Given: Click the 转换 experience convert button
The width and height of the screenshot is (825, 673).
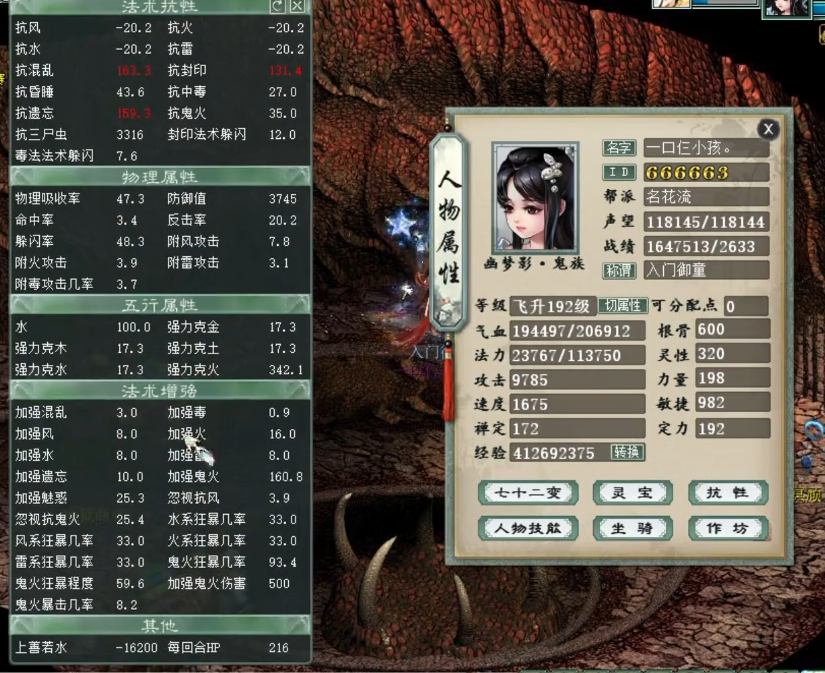Looking at the screenshot, I should [x=627, y=453].
